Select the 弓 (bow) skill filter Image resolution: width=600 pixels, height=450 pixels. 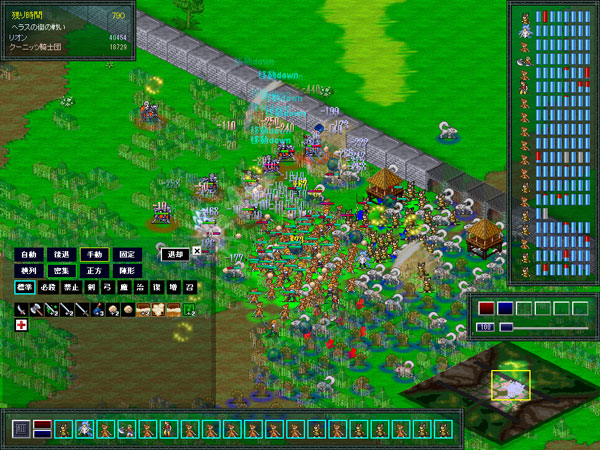coord(106,288)
